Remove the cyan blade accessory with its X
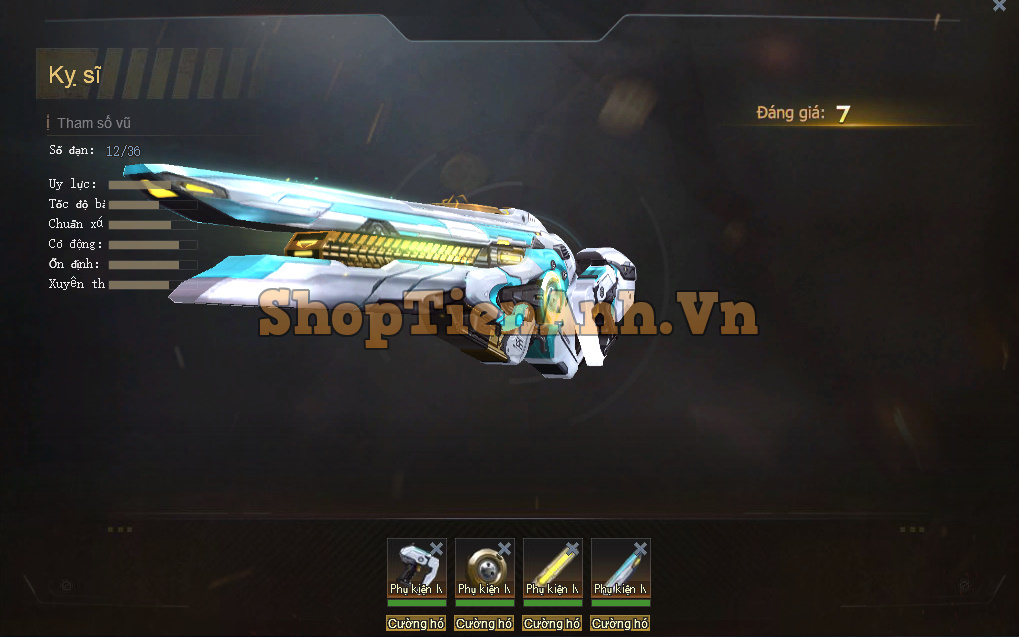 tap(641, 548)
